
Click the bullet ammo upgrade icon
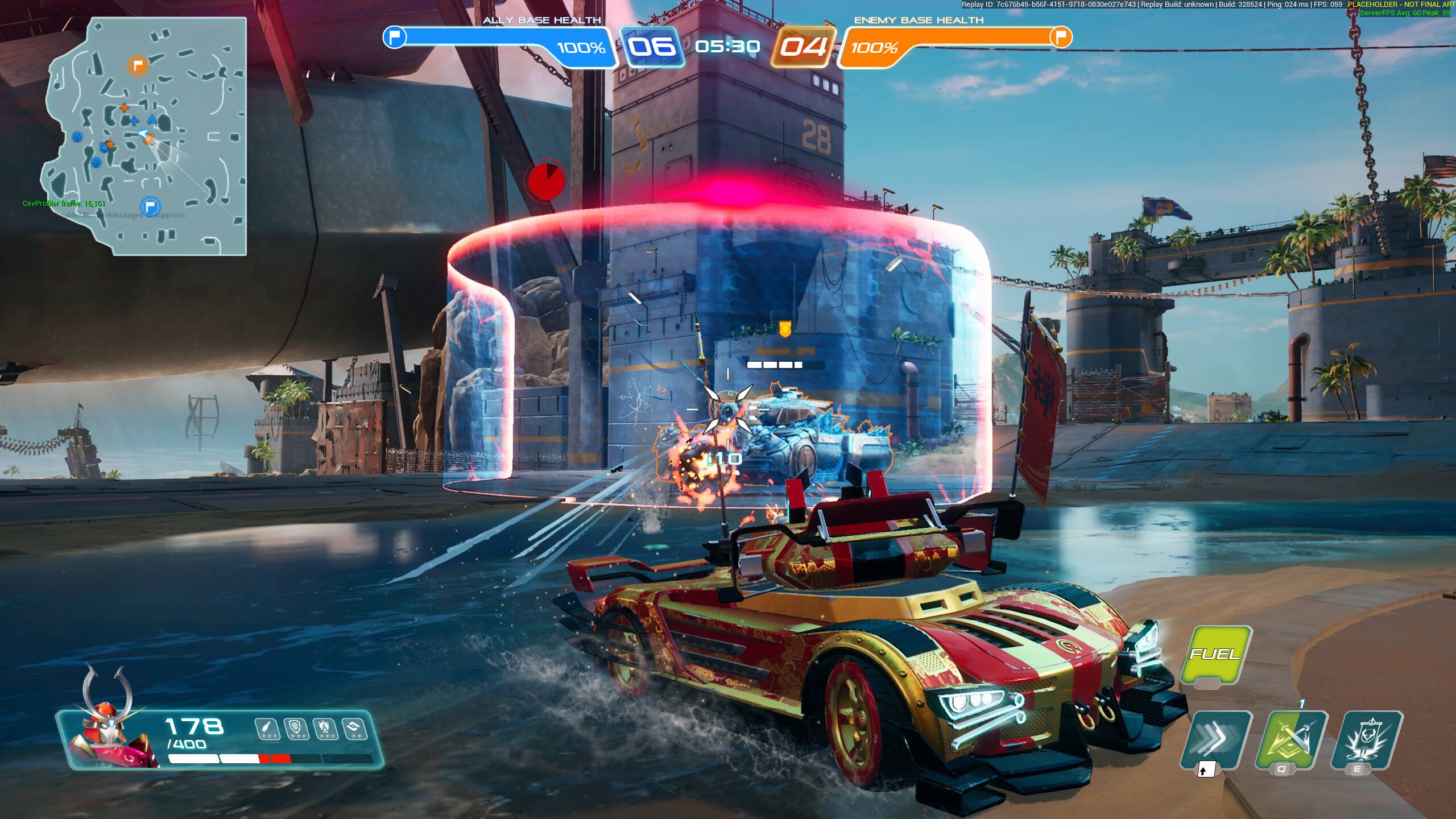[267, 729]
